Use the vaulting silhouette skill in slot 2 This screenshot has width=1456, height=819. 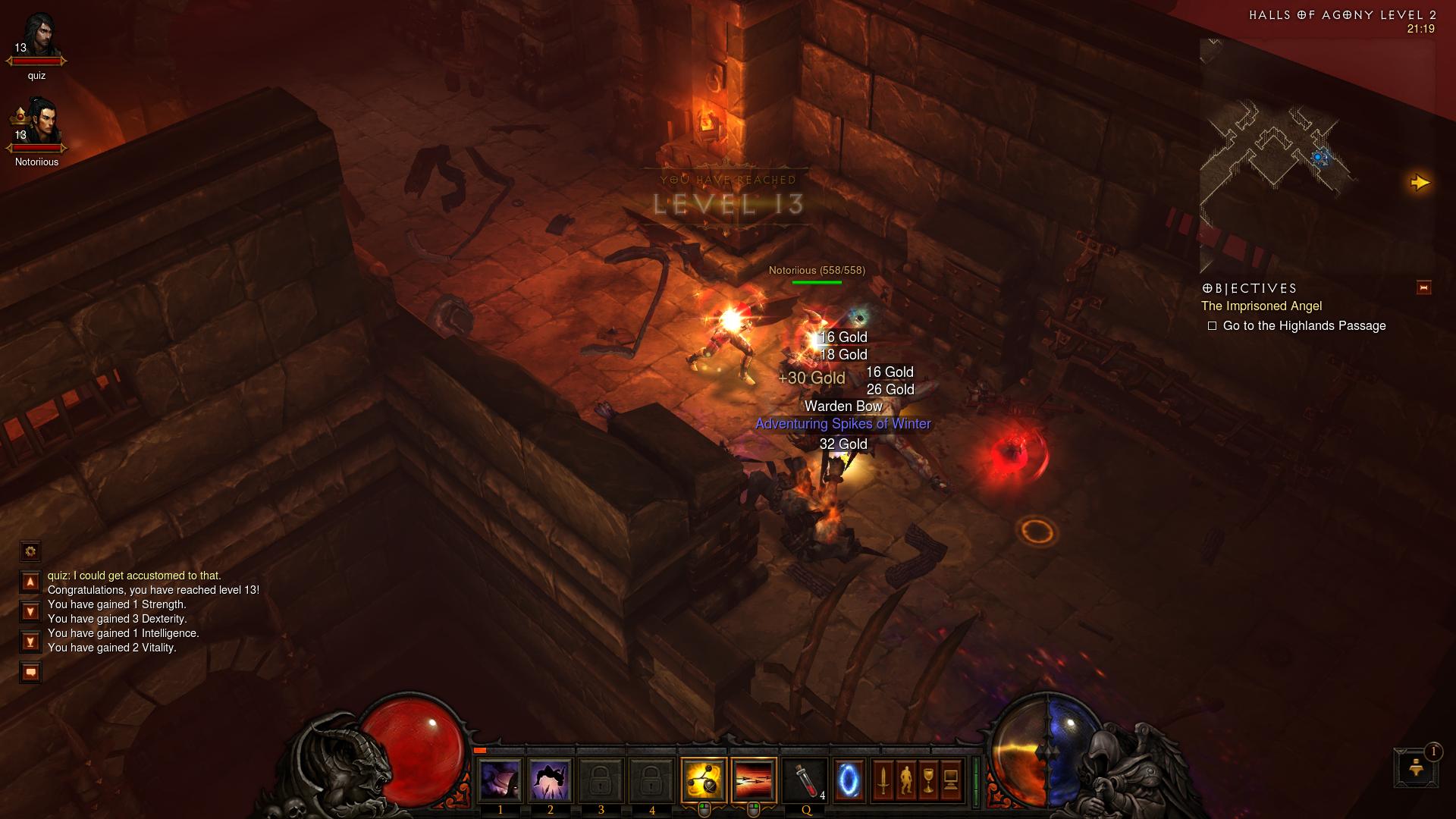[x=551, y=780]
